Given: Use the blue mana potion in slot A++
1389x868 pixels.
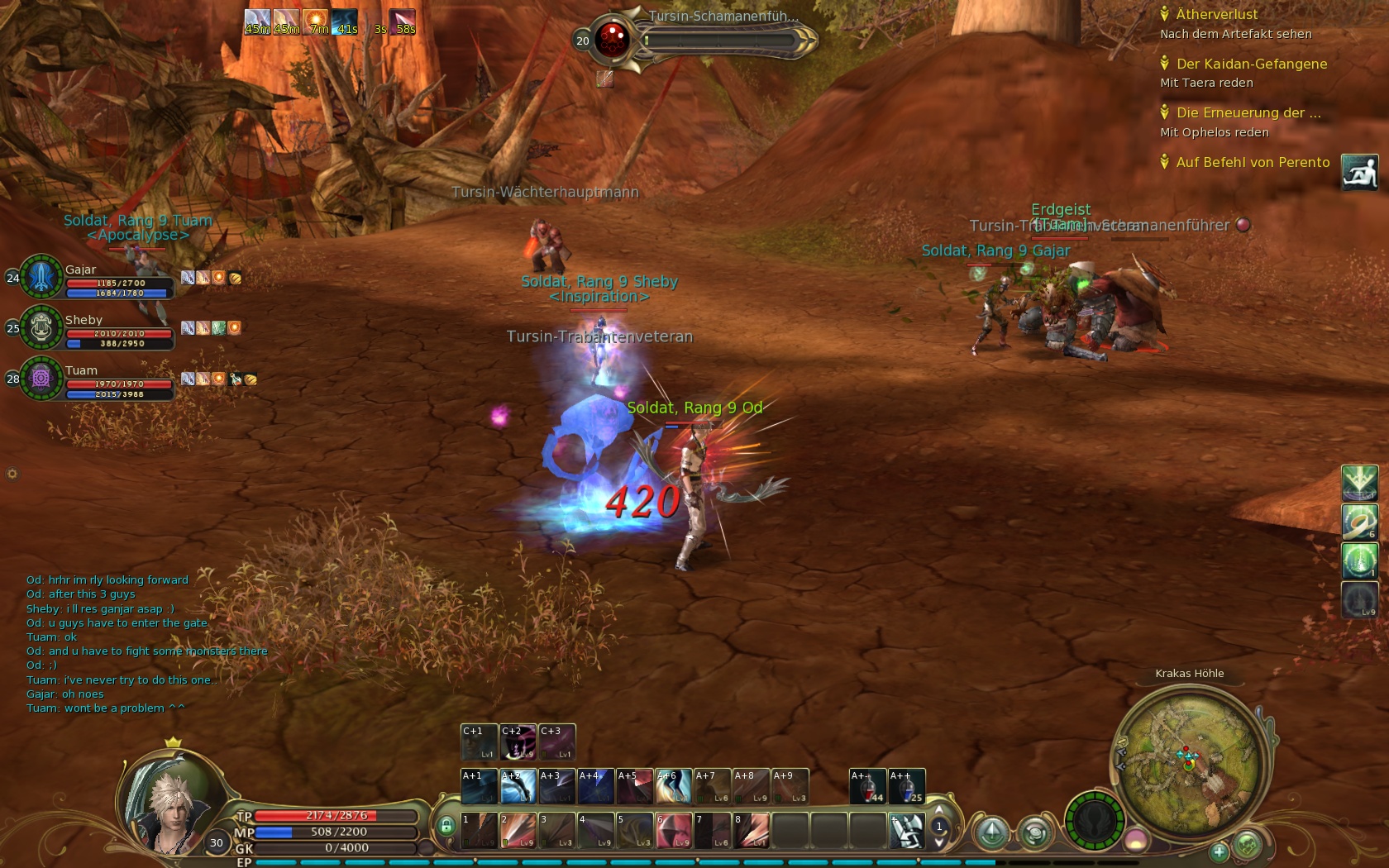Looking at the screenshot, I should coord(906,787).
